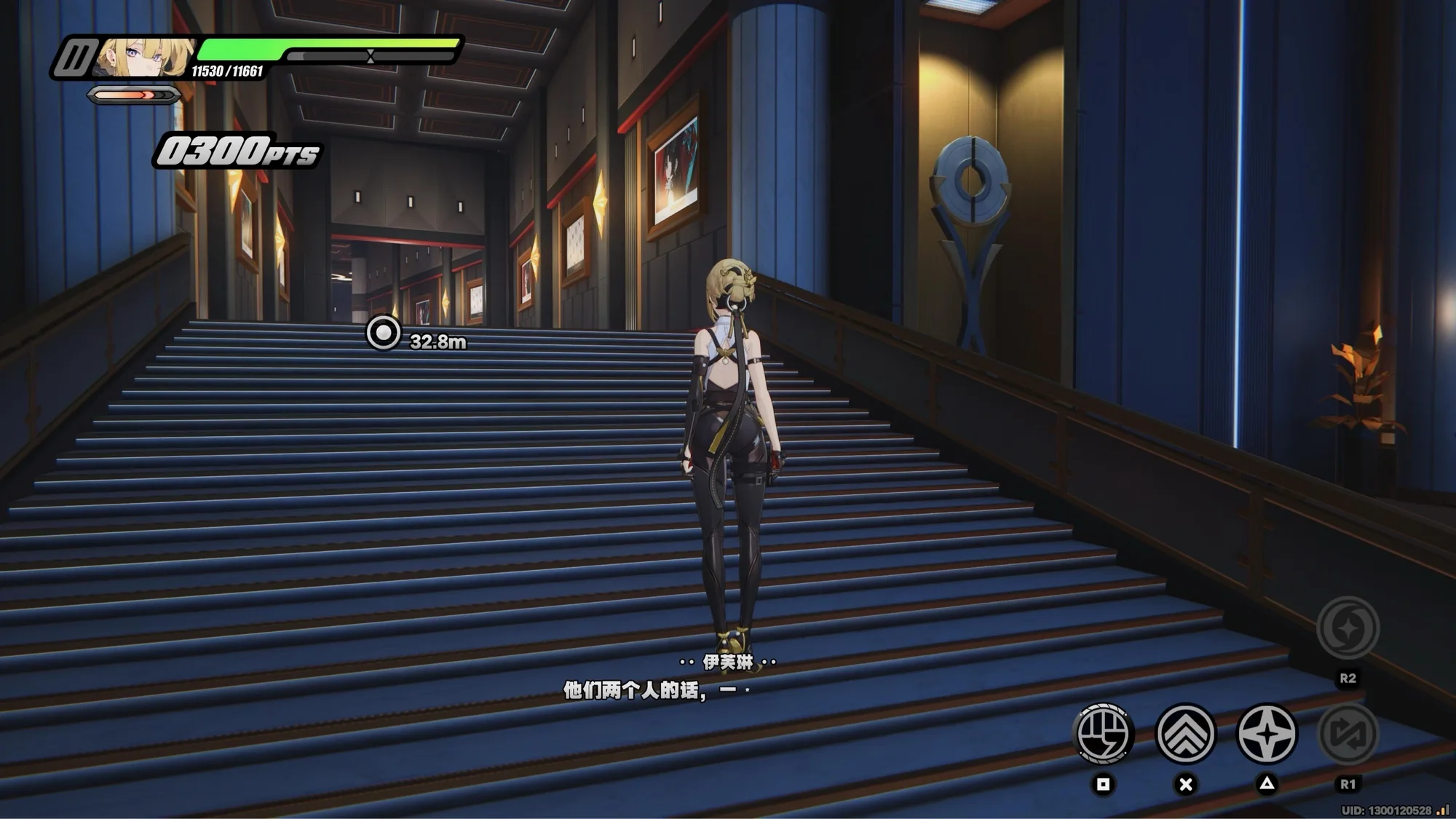Tap the fist basic attack icon

point(1103,733)
